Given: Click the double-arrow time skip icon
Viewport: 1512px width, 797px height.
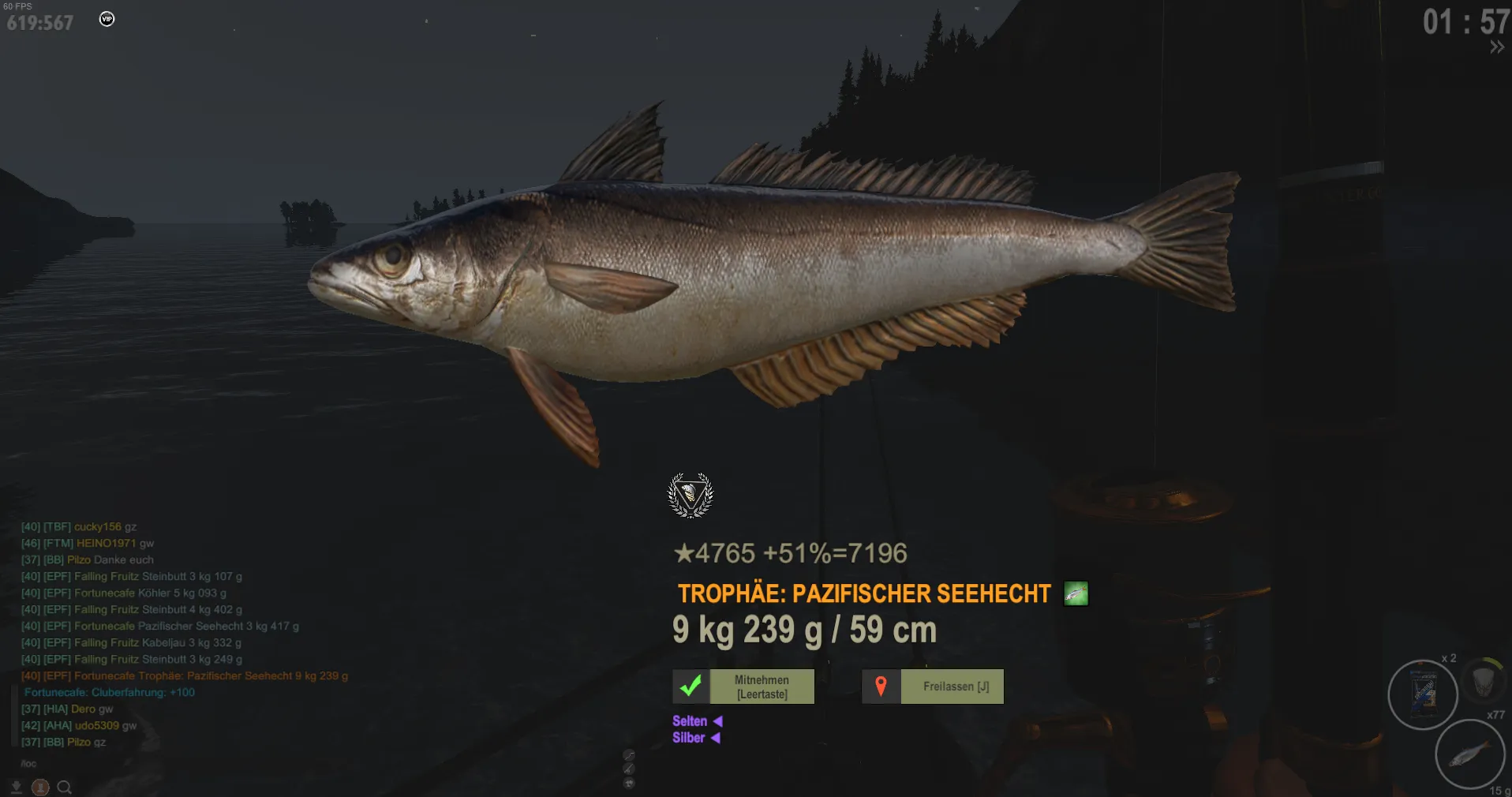Looking at the screenshot, I should 1496,47.
